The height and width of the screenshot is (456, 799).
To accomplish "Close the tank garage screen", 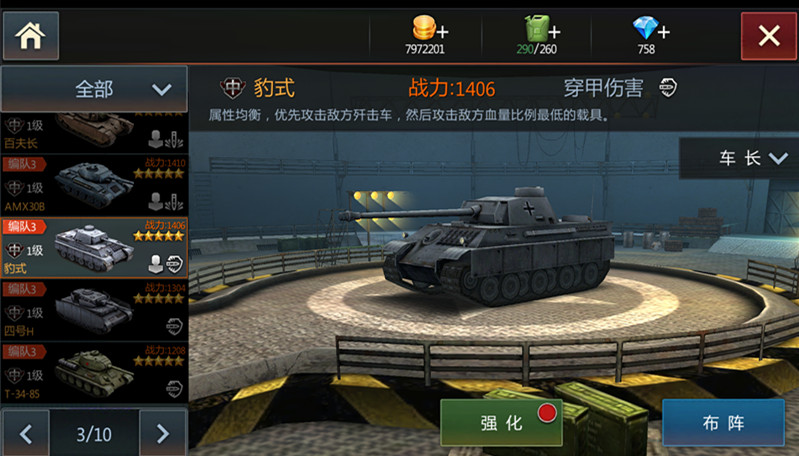I will click(x=768, y=36).
